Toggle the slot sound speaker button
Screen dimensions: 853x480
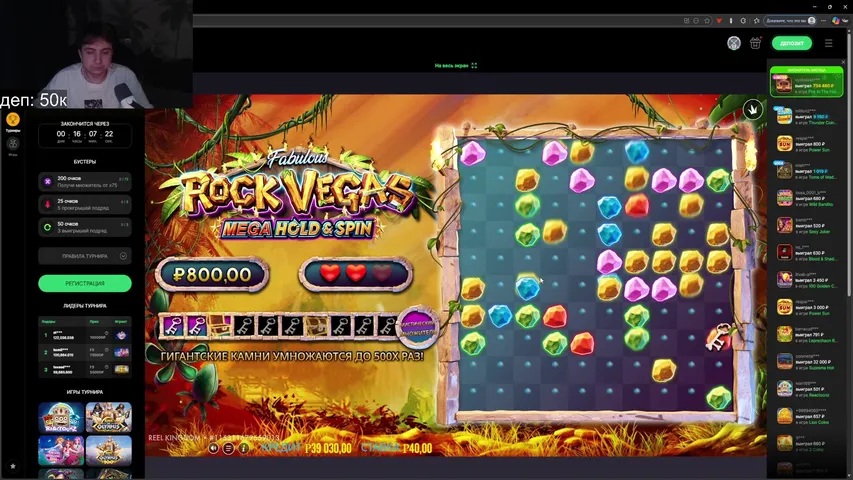214,448
